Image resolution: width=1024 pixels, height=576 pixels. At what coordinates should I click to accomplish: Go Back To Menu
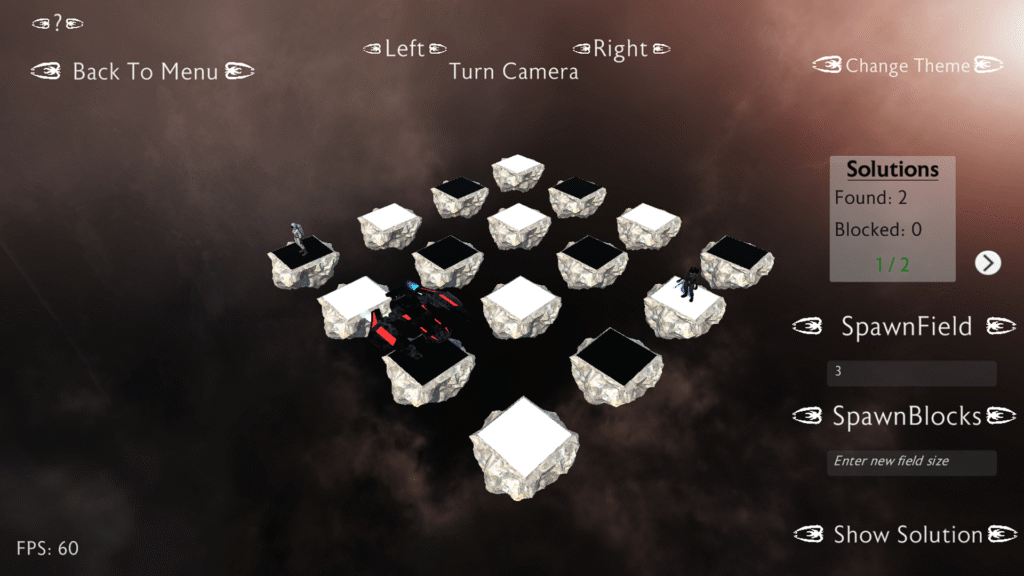(143, 71)
